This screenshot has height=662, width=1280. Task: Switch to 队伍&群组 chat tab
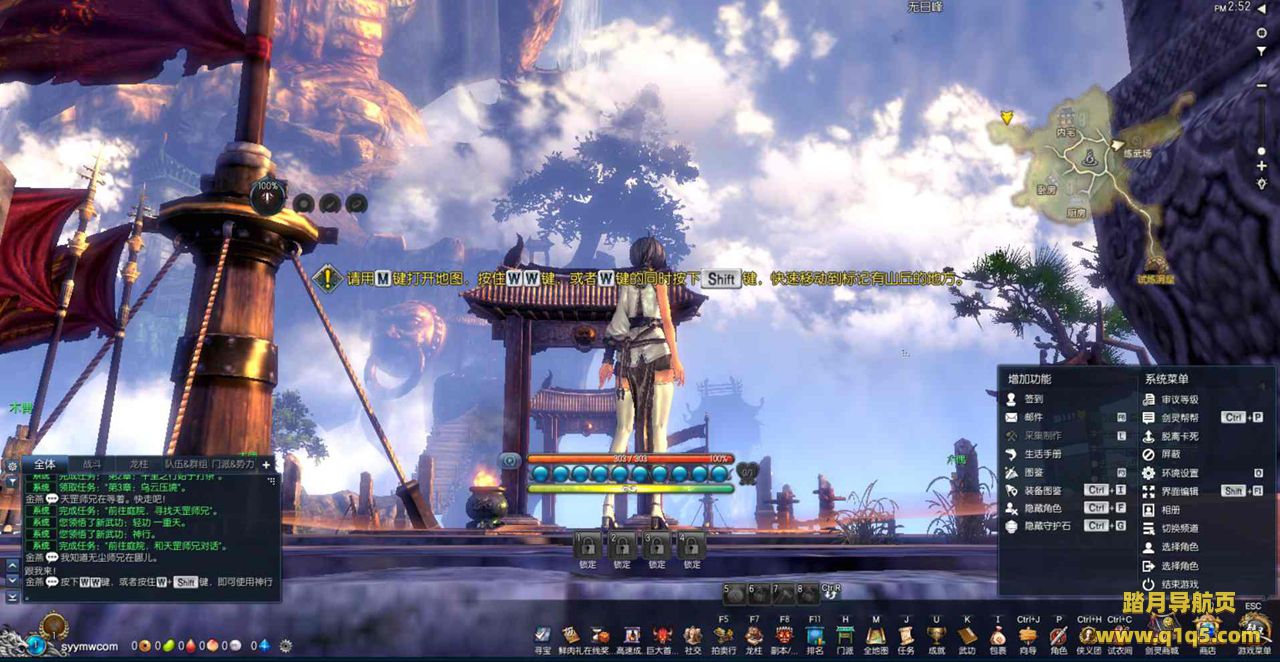click(186, 465)
